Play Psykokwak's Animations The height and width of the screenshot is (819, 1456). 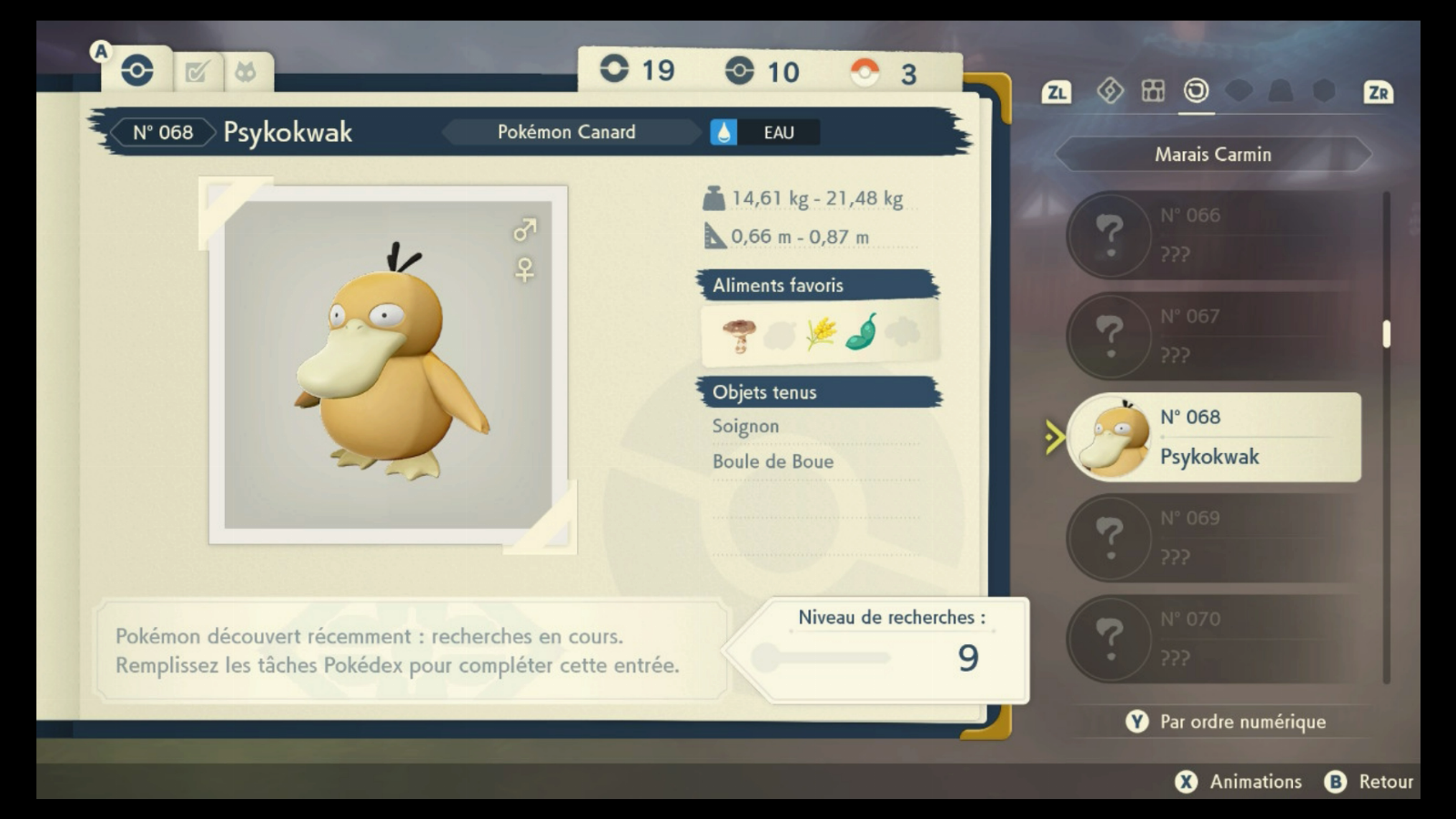pyautogui.click(x=1241, y=782)
